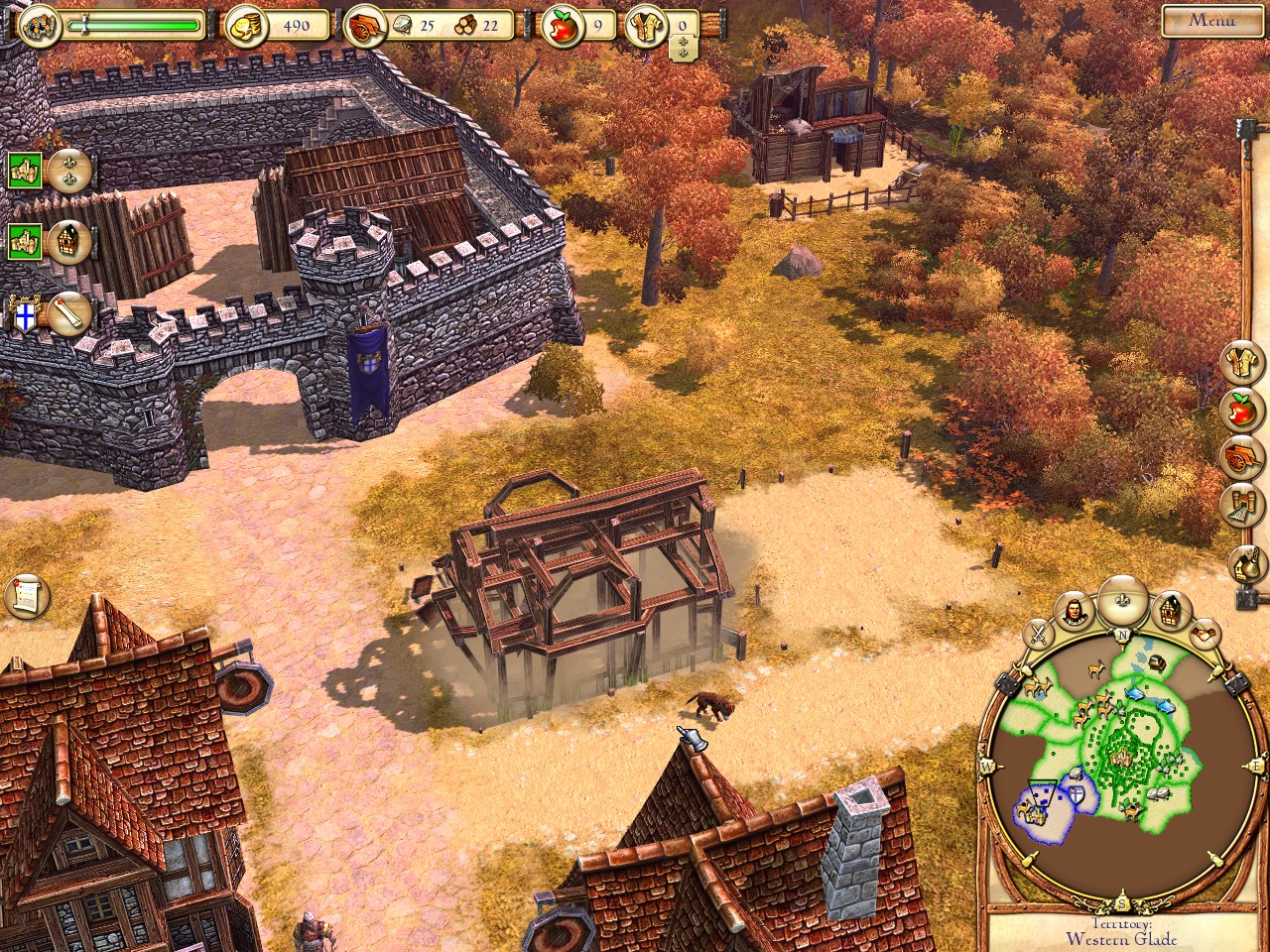Select the cart resources icon in top bar
Viewport: 1270px width, 952px height.
(362, 27)
